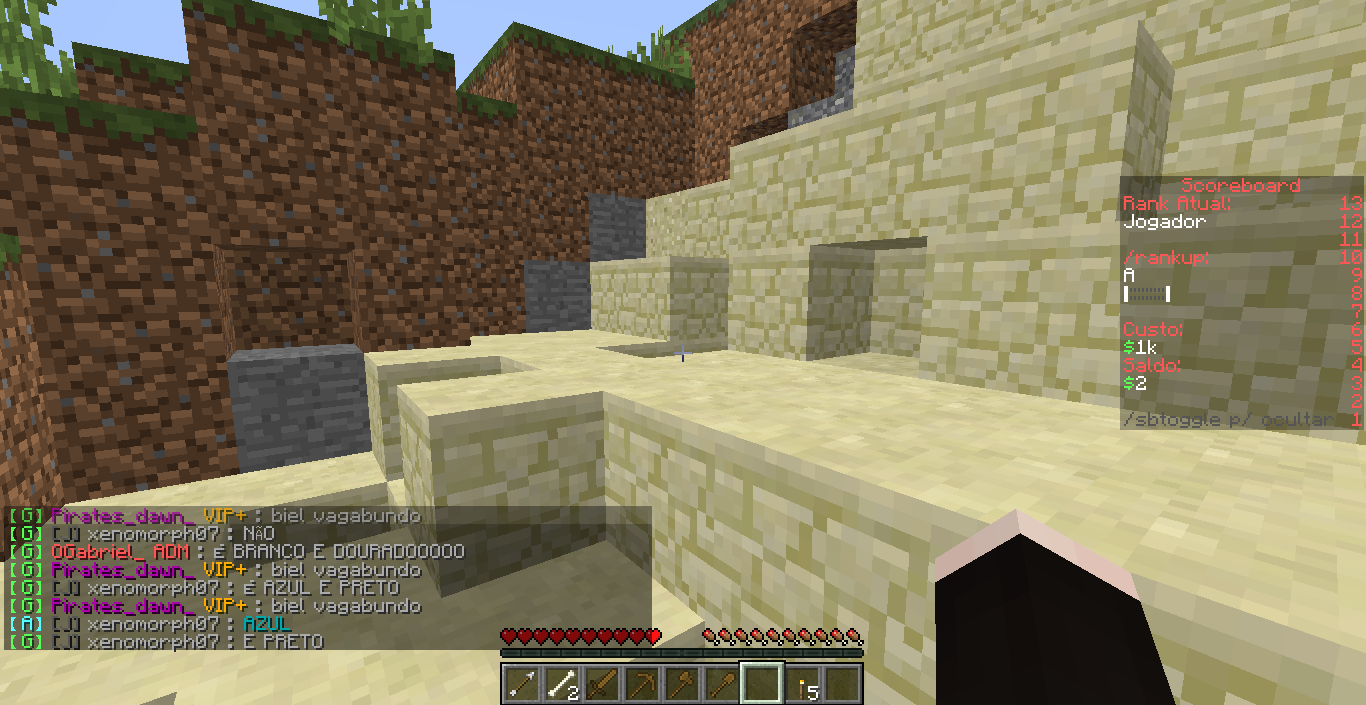Select the arrow hotbar slot
The image size is (1366, 705).
pos(522,684)
